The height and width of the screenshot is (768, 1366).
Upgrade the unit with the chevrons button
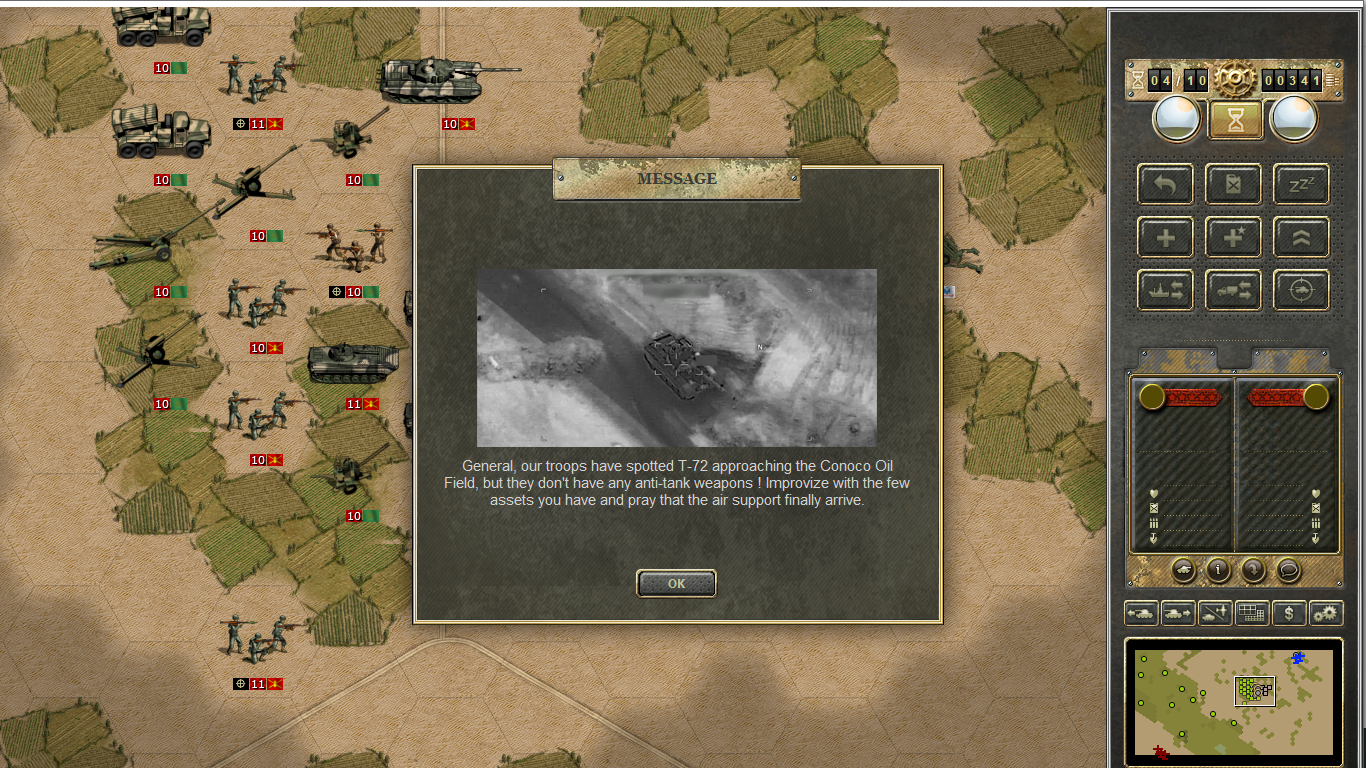1301,238
